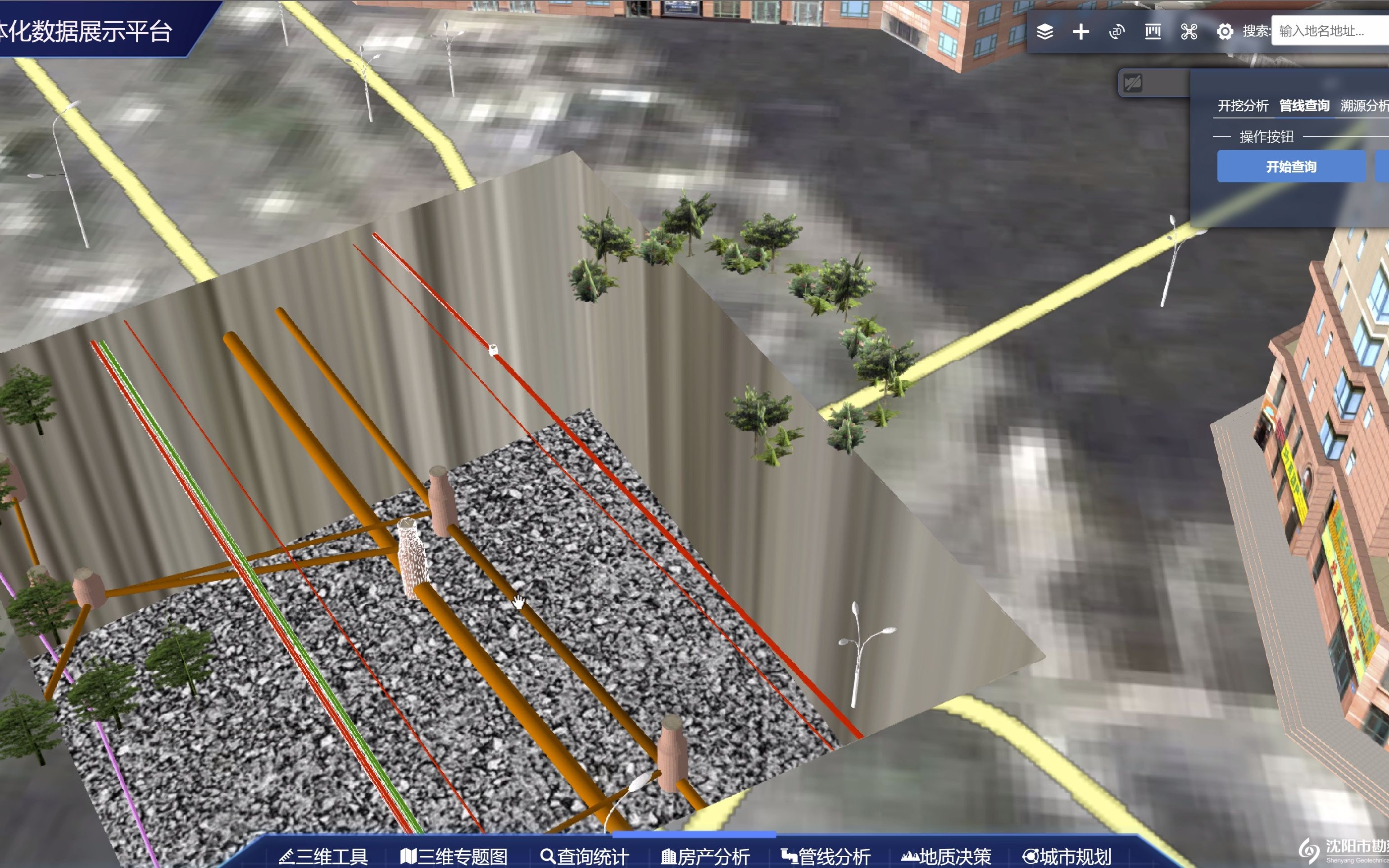Start drone roaming via the drone icon
This screenshot has height=868, width=1389.
1189,32
